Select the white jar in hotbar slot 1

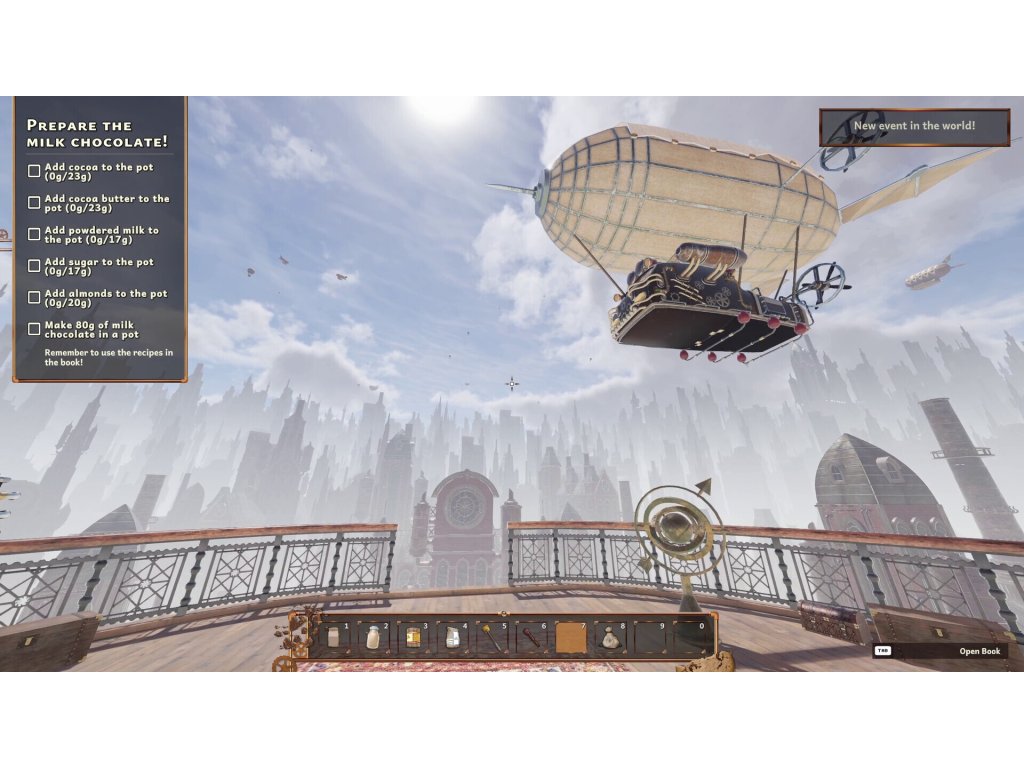pos(334,638)
